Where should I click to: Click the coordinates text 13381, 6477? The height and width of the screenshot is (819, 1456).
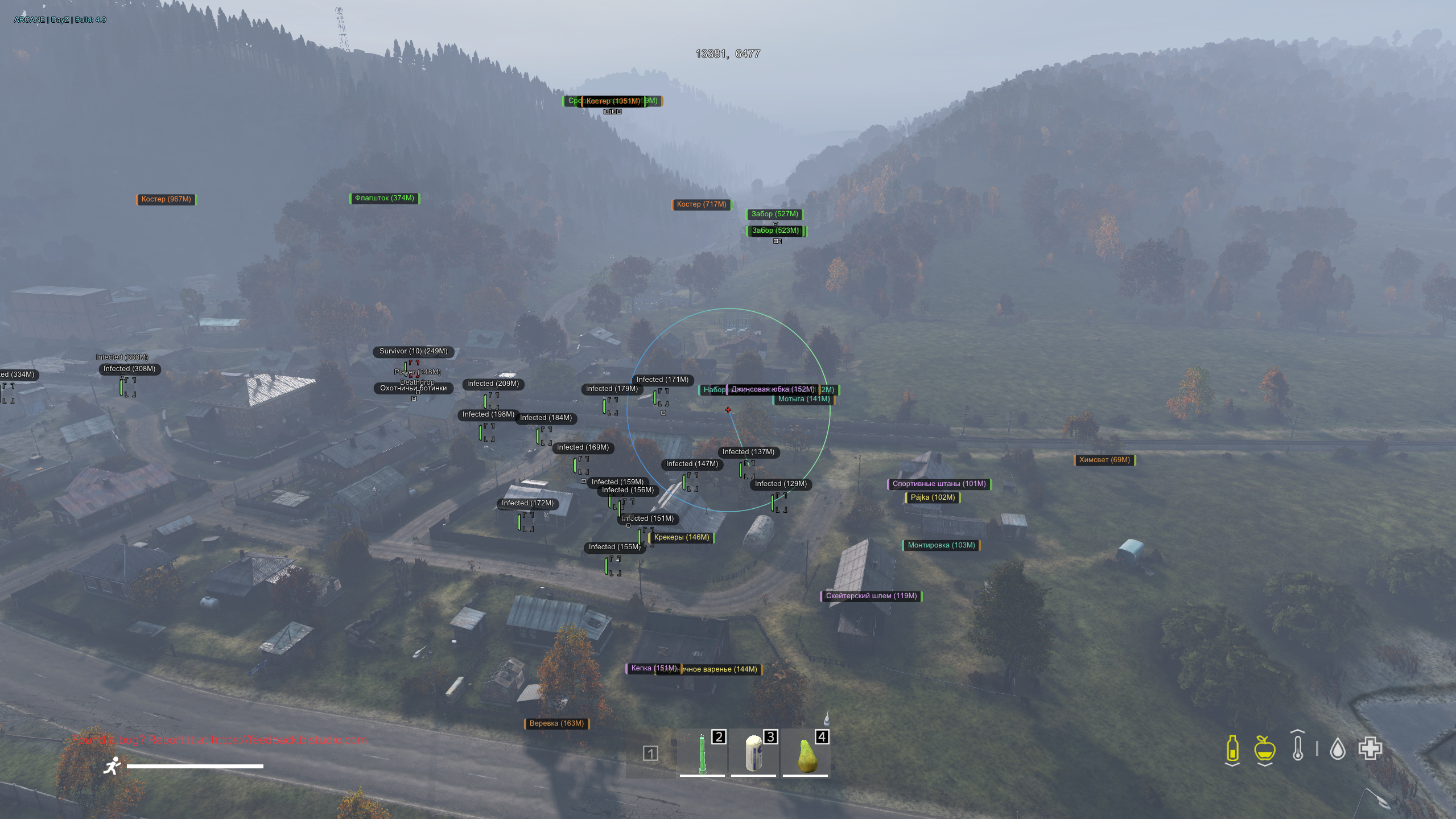(x=727, y=53)
